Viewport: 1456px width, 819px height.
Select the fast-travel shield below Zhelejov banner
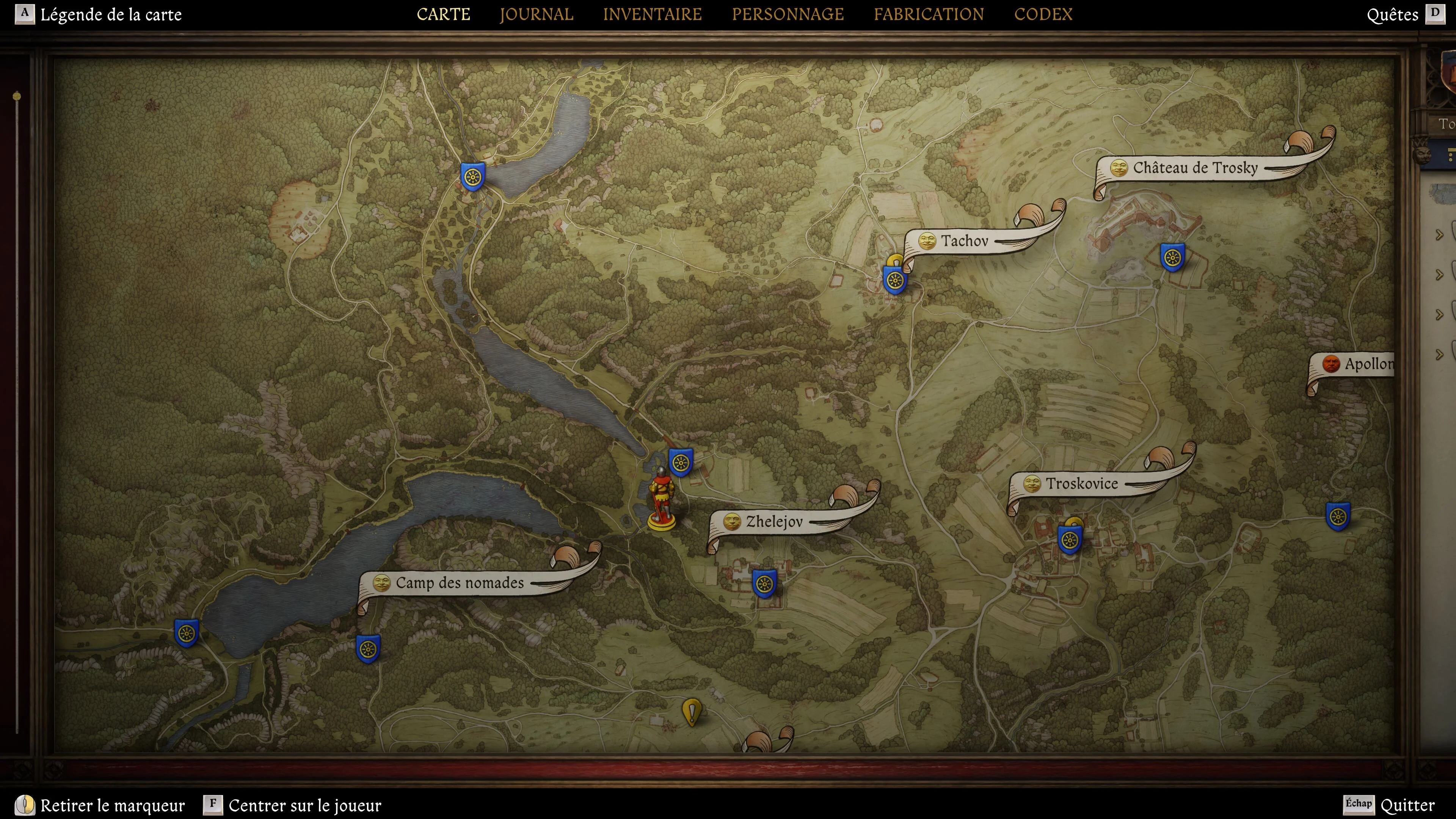764,583
